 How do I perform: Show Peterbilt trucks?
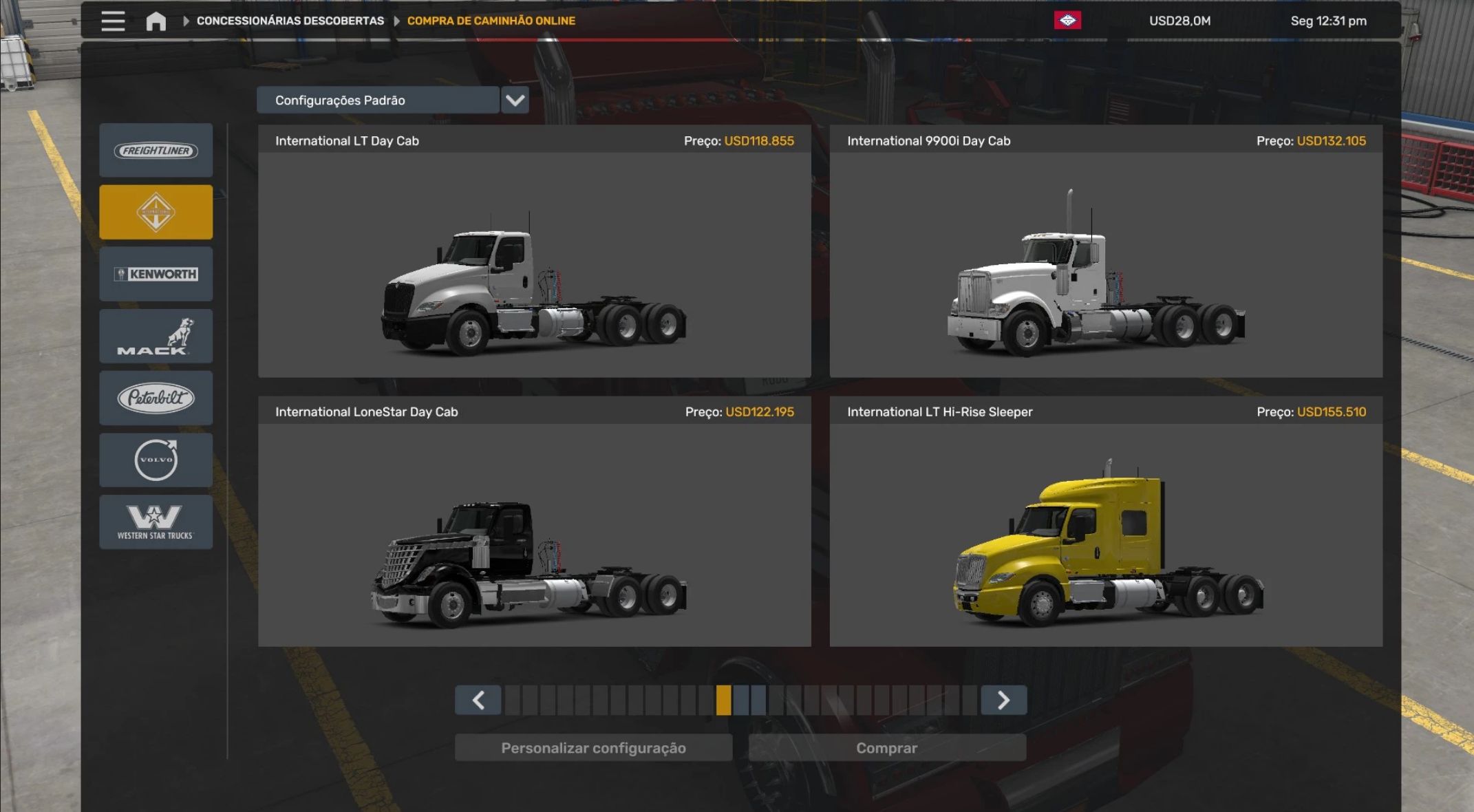click(156, 398)
